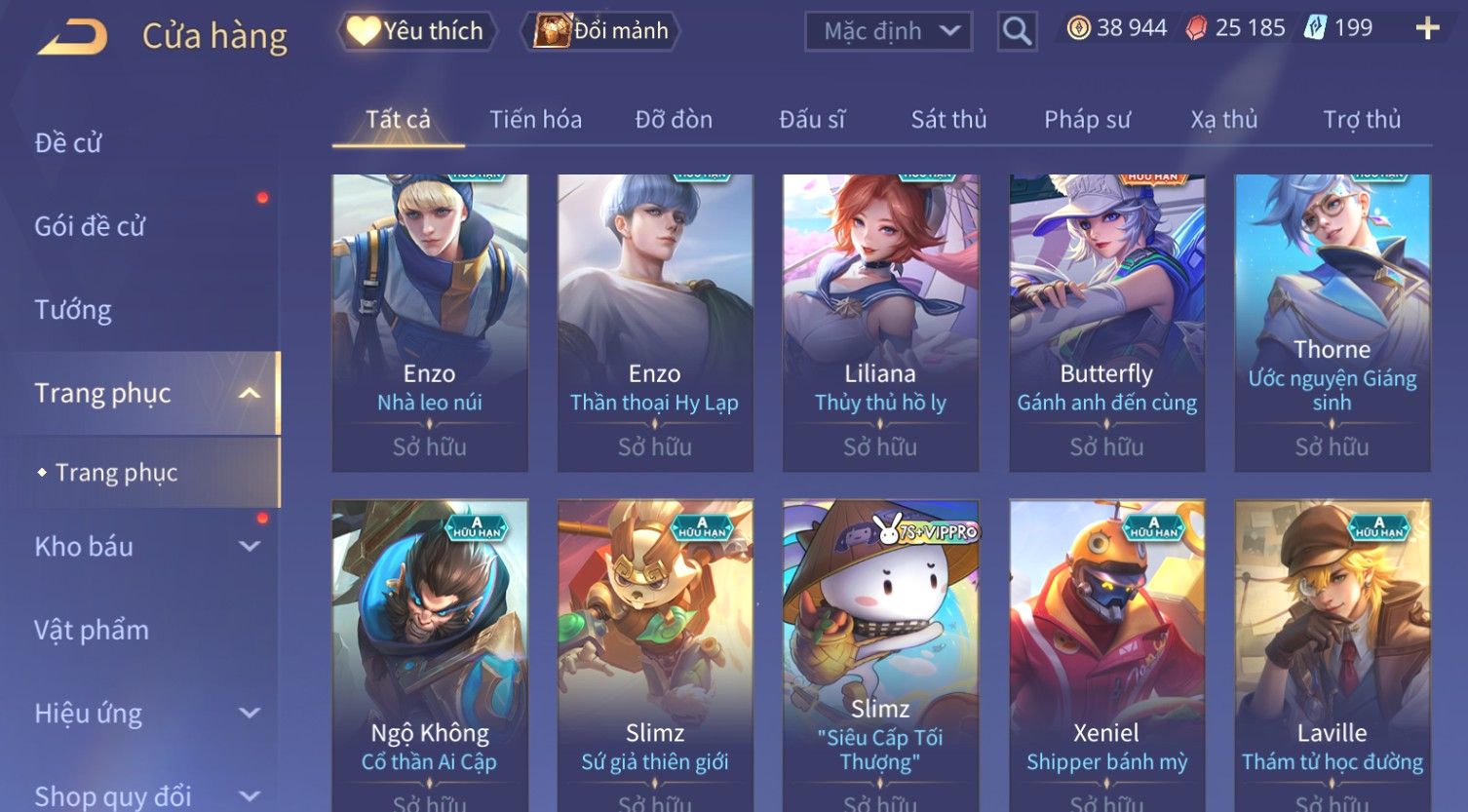Show the Đỡ đòn category

click(x=674, y=120)
